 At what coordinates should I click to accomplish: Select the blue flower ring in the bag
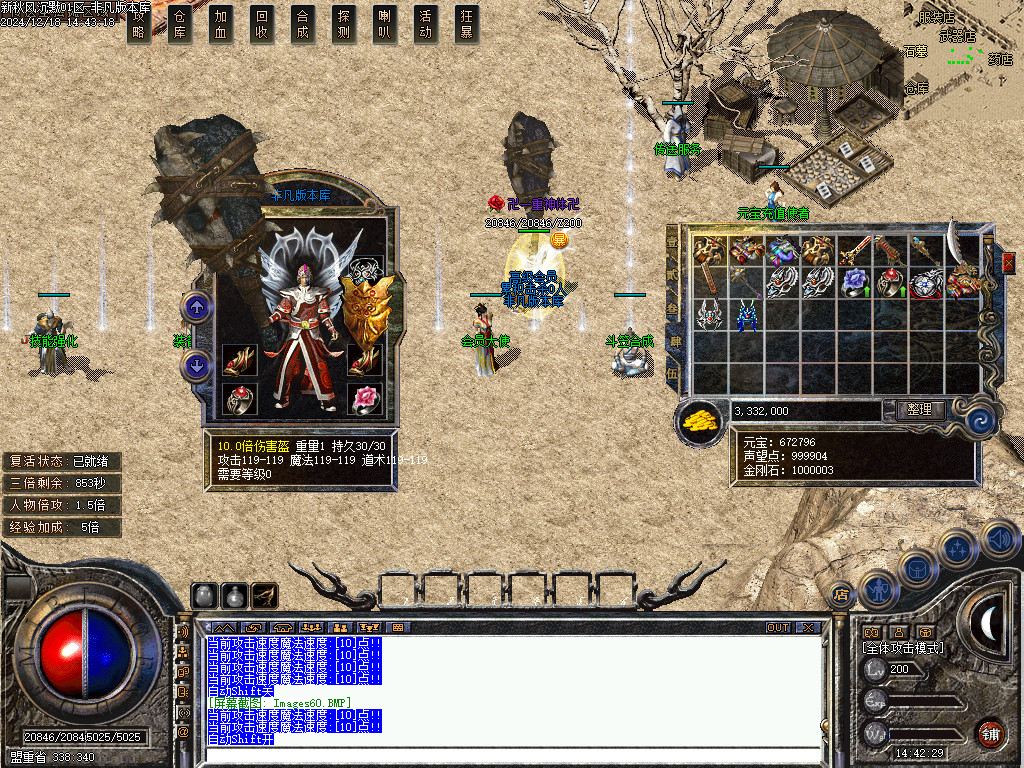(x=853, y=283)
